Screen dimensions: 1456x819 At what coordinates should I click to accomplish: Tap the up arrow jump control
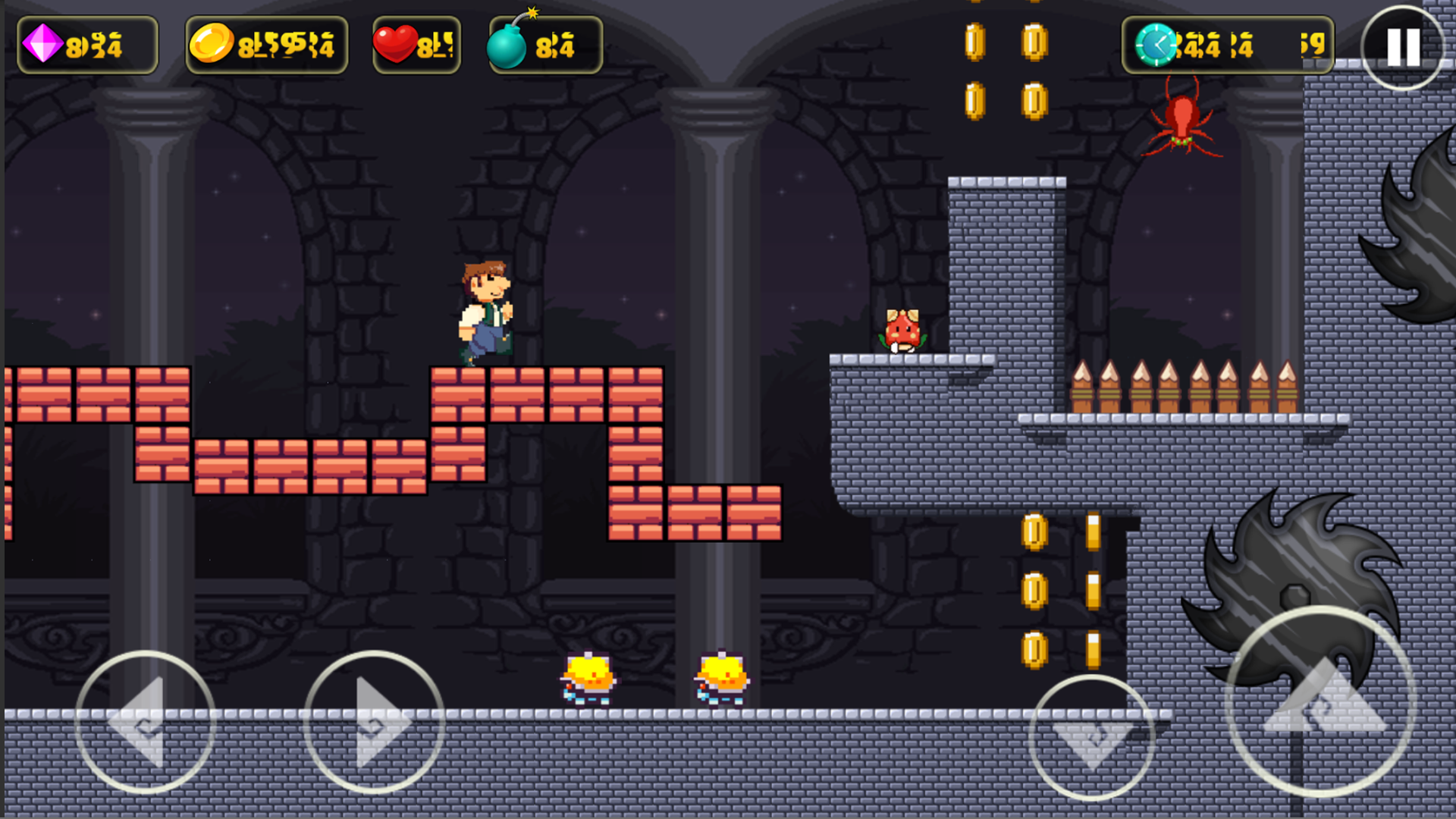point(1321,701)
